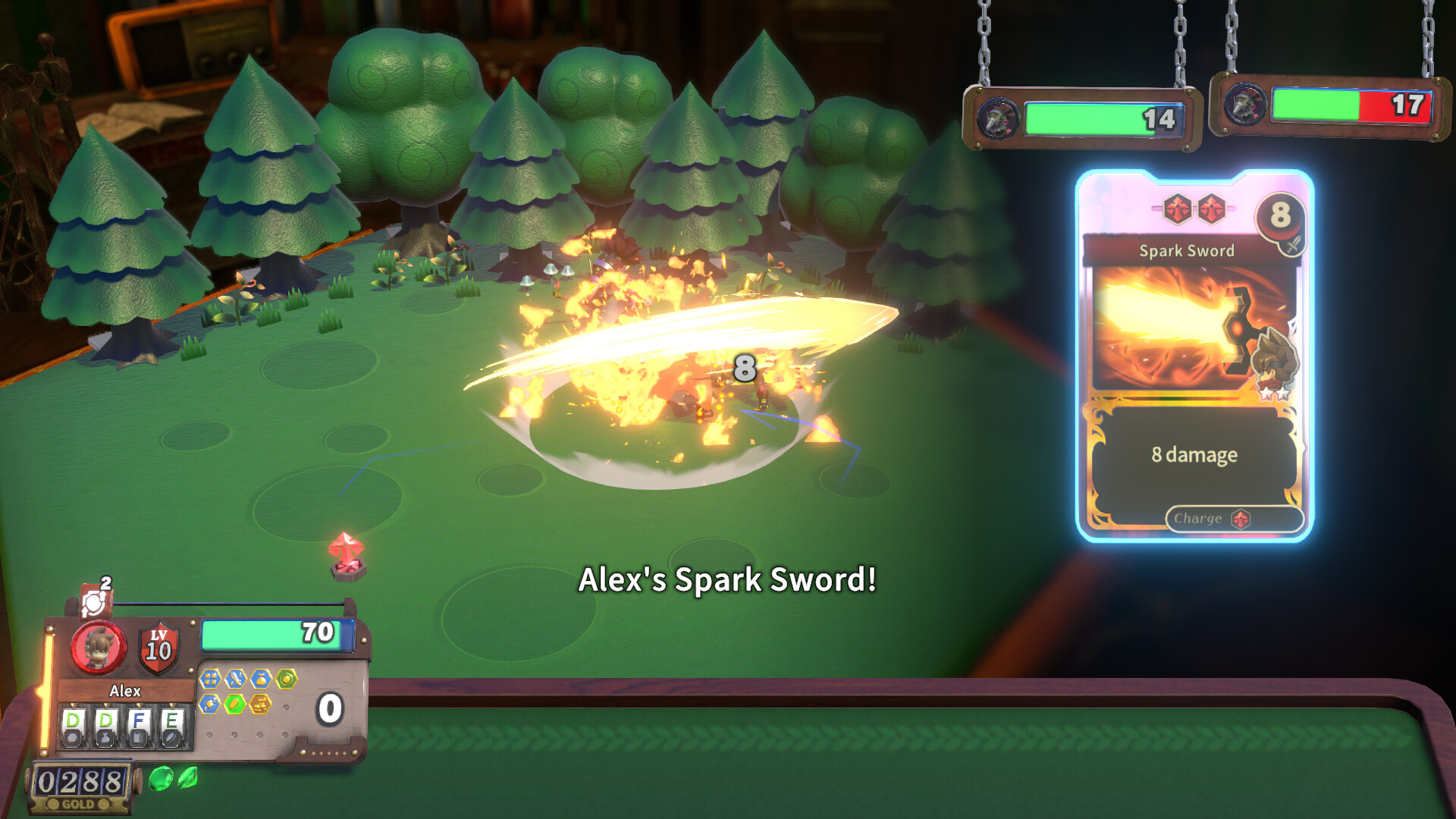This screenshot has height=819, width=1456.
Task: Click the level 10 shield badge
Action: click(158, 649)
